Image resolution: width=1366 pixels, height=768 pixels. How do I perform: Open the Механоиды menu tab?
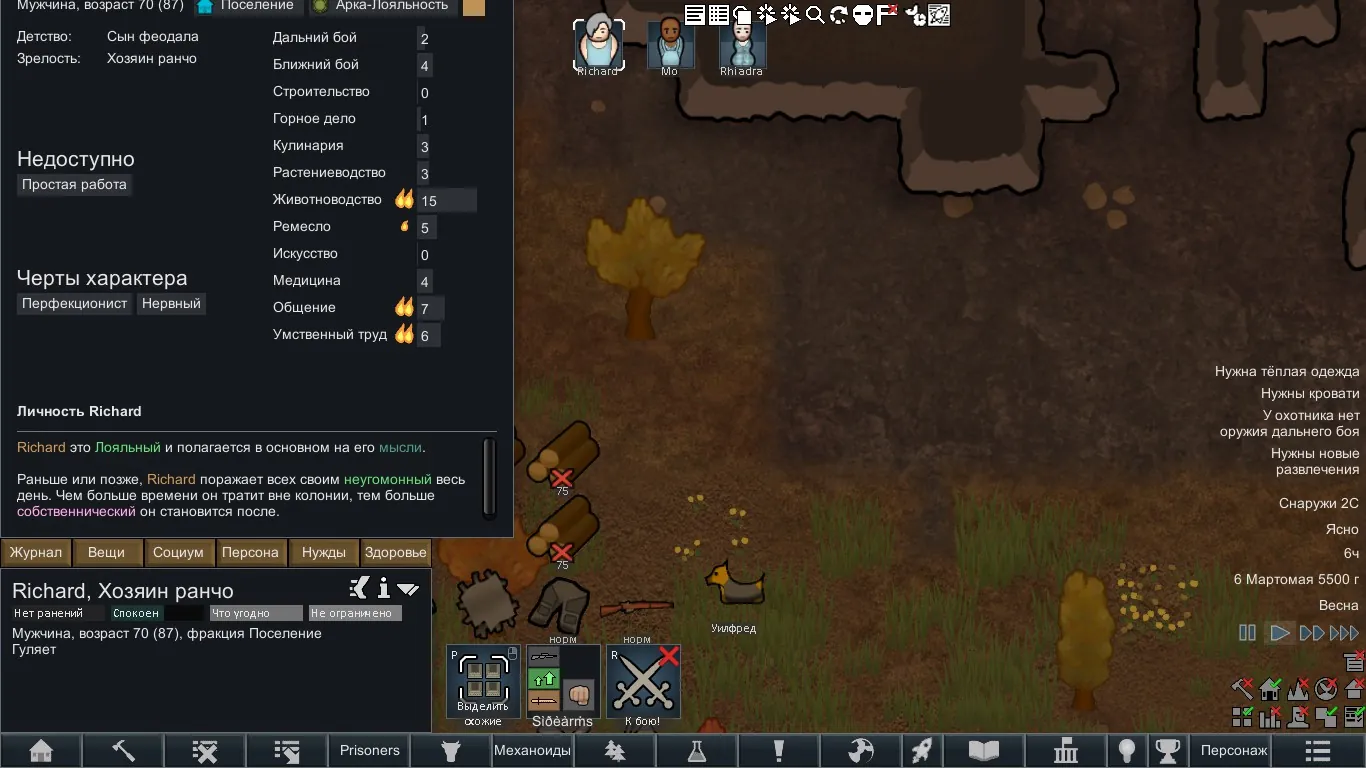point(532,751)
